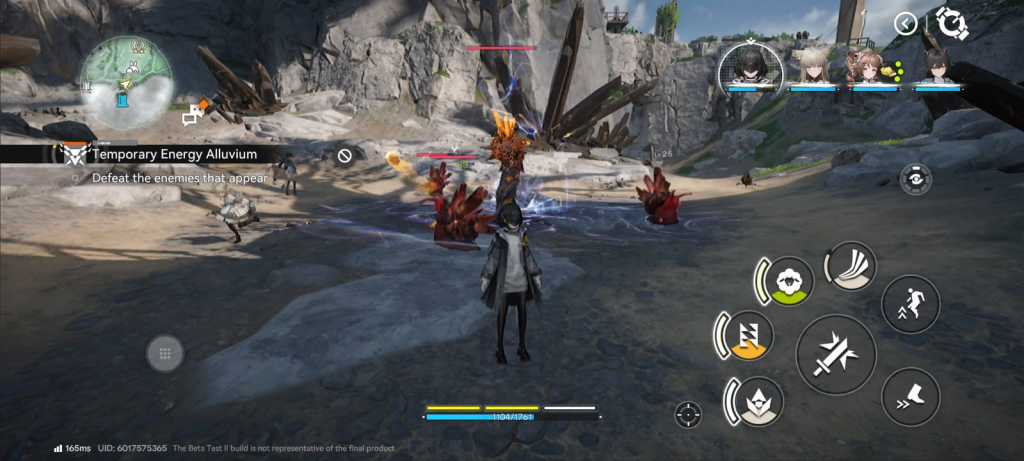Select the active masked character portrait

[x=750, y=65]
